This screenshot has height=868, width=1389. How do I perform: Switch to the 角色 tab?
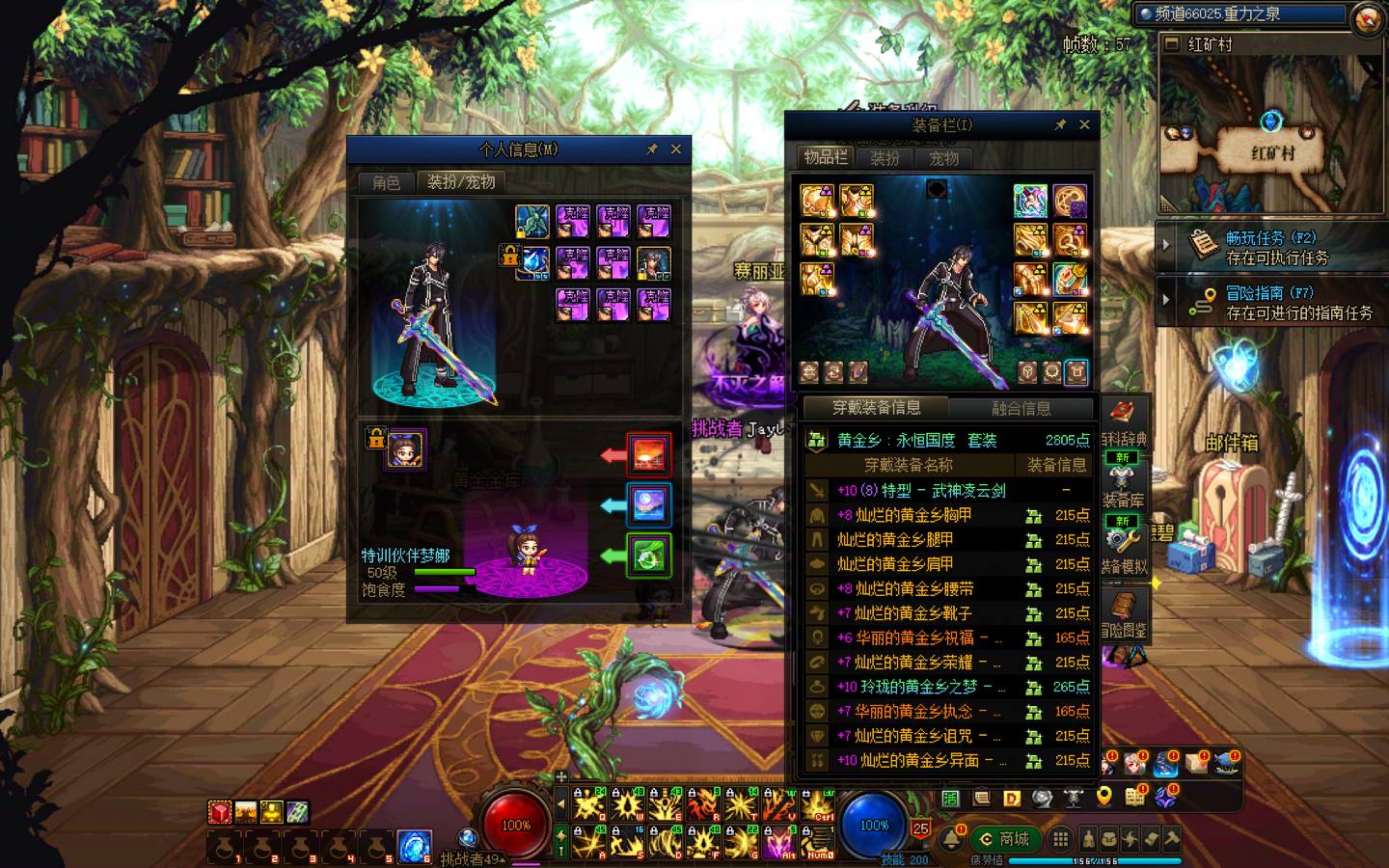point(386,182)
